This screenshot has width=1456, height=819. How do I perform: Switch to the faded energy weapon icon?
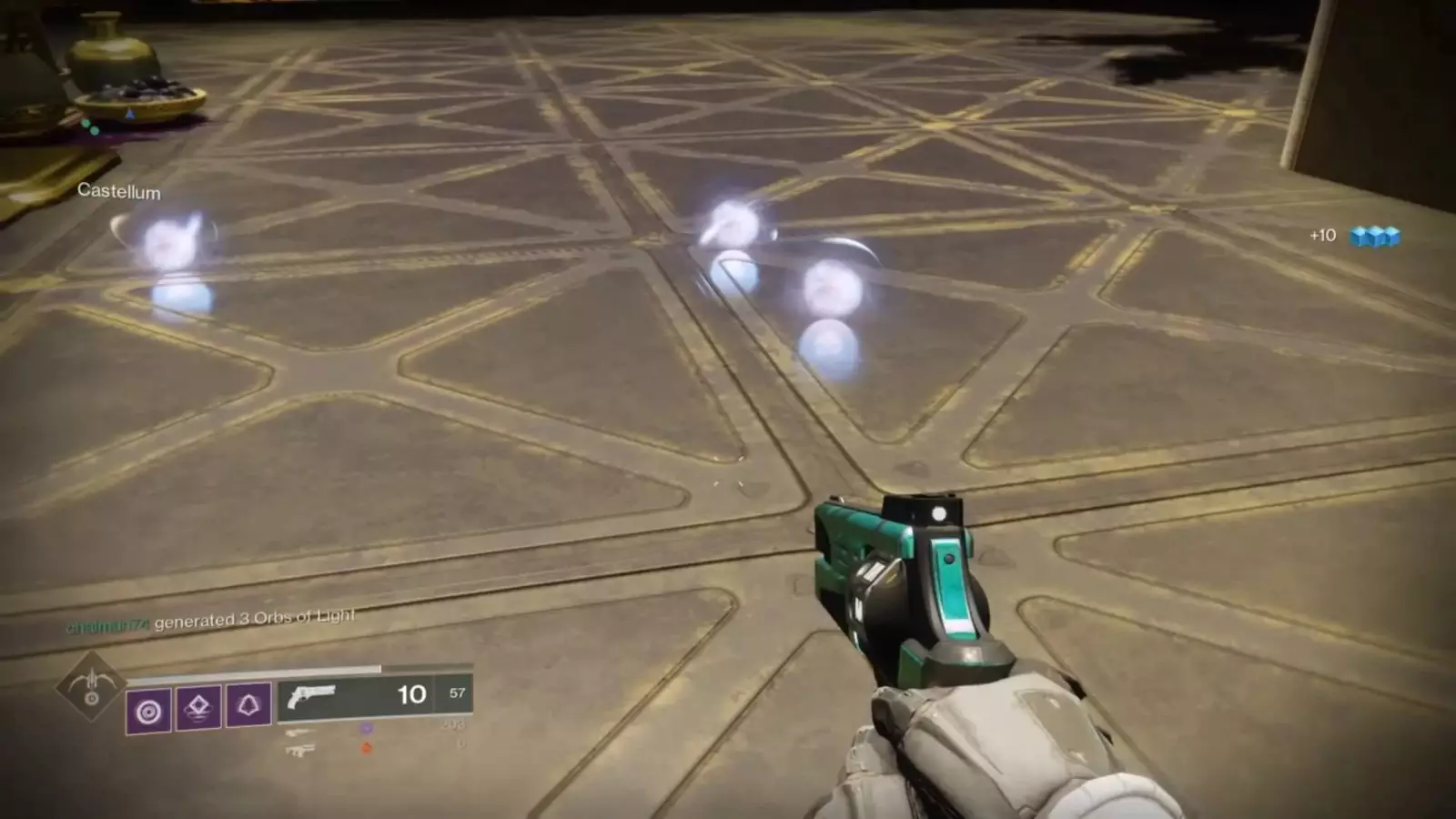pyautogui.click(x=298, y=733)
